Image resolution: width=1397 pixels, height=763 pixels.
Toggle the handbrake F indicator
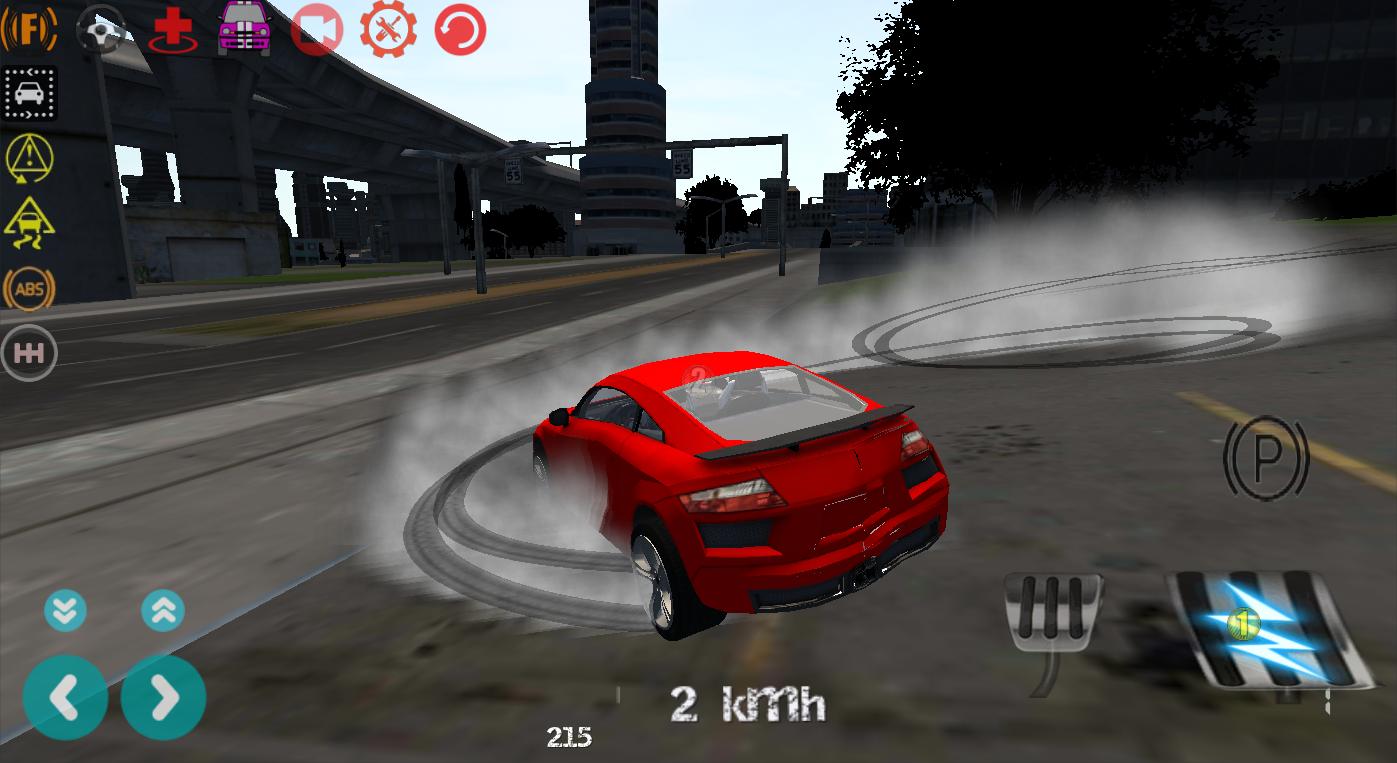(29, 27)
